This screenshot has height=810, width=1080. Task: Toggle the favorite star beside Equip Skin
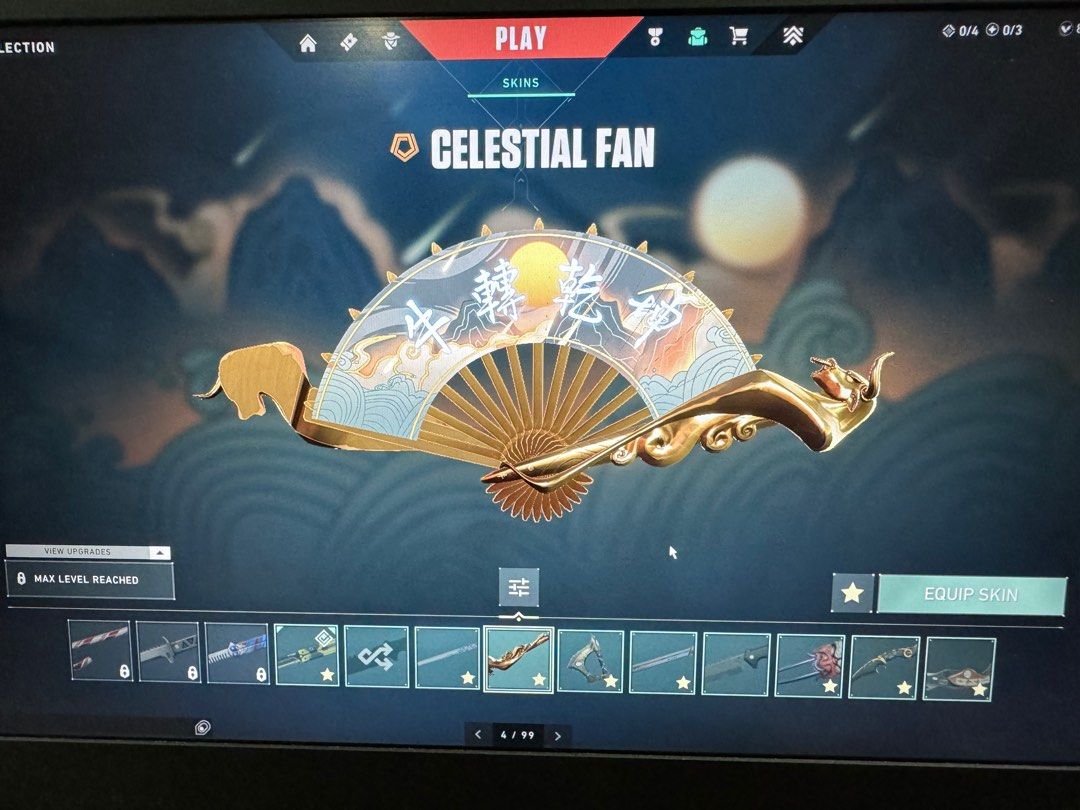tap(852, 593)
